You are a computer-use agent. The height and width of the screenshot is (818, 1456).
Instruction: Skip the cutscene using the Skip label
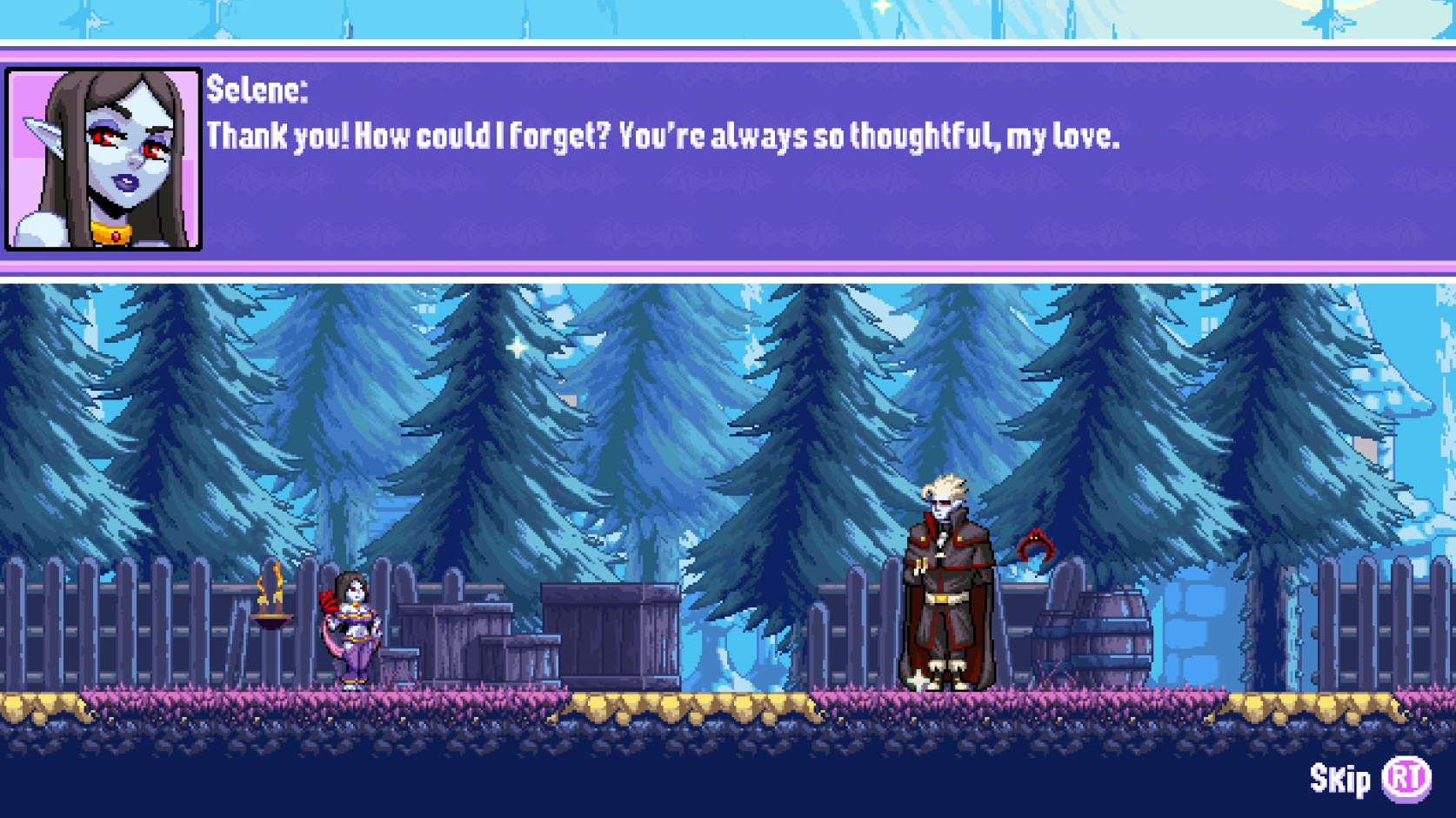(x=1340, y=779)
